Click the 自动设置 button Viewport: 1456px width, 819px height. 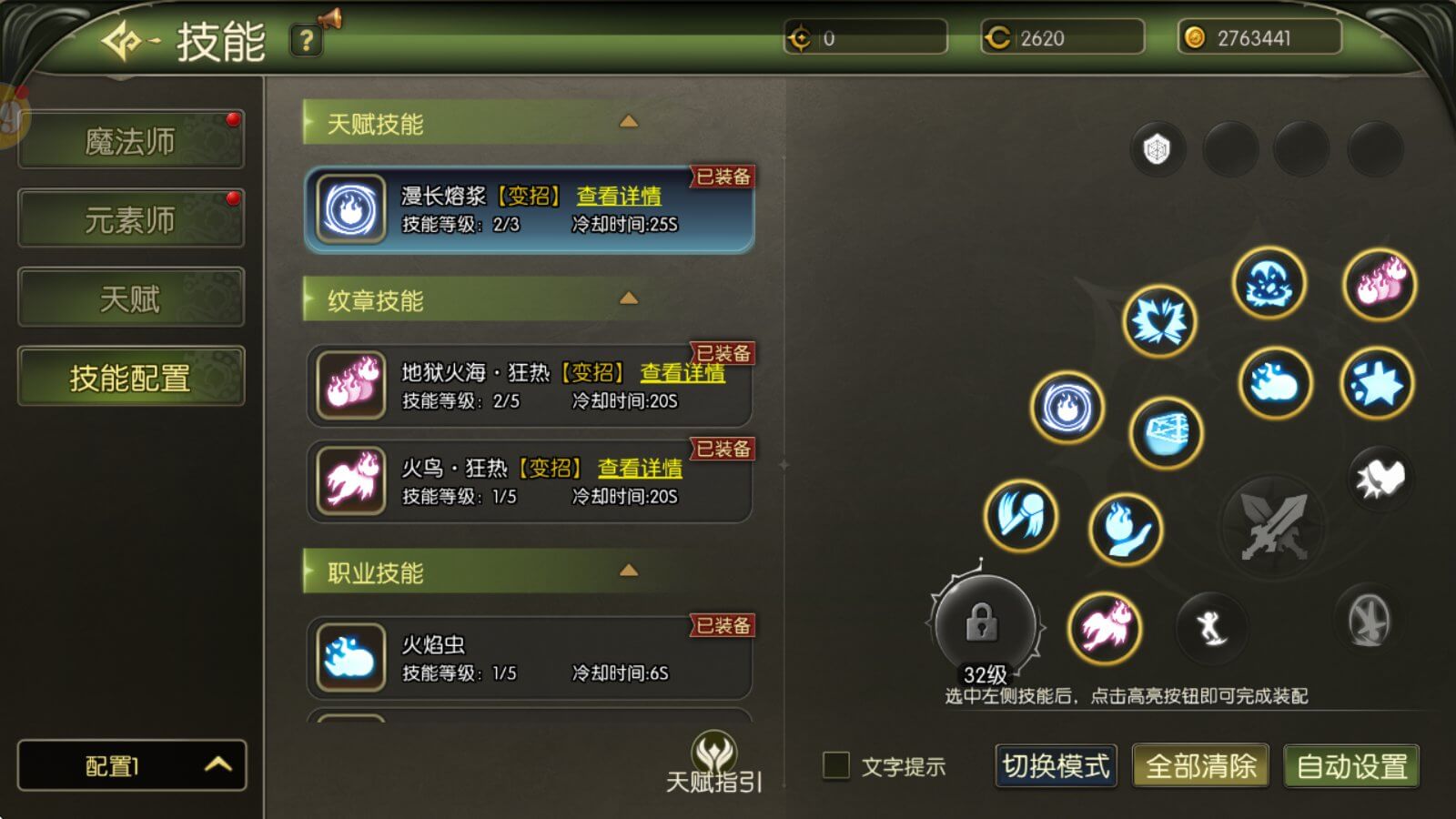point(1350,767)
